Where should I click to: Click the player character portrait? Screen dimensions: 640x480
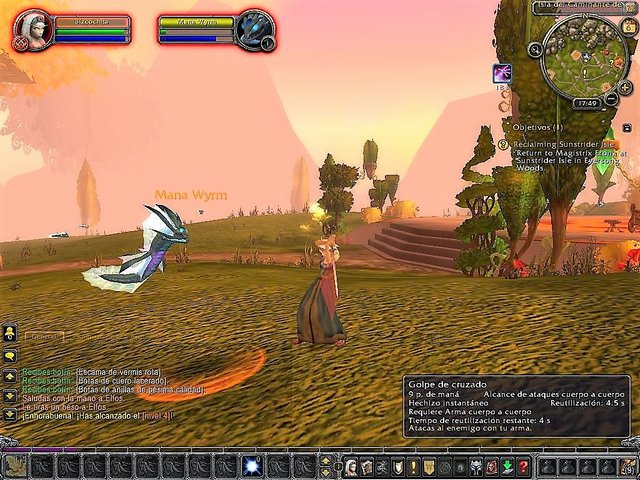32,30
